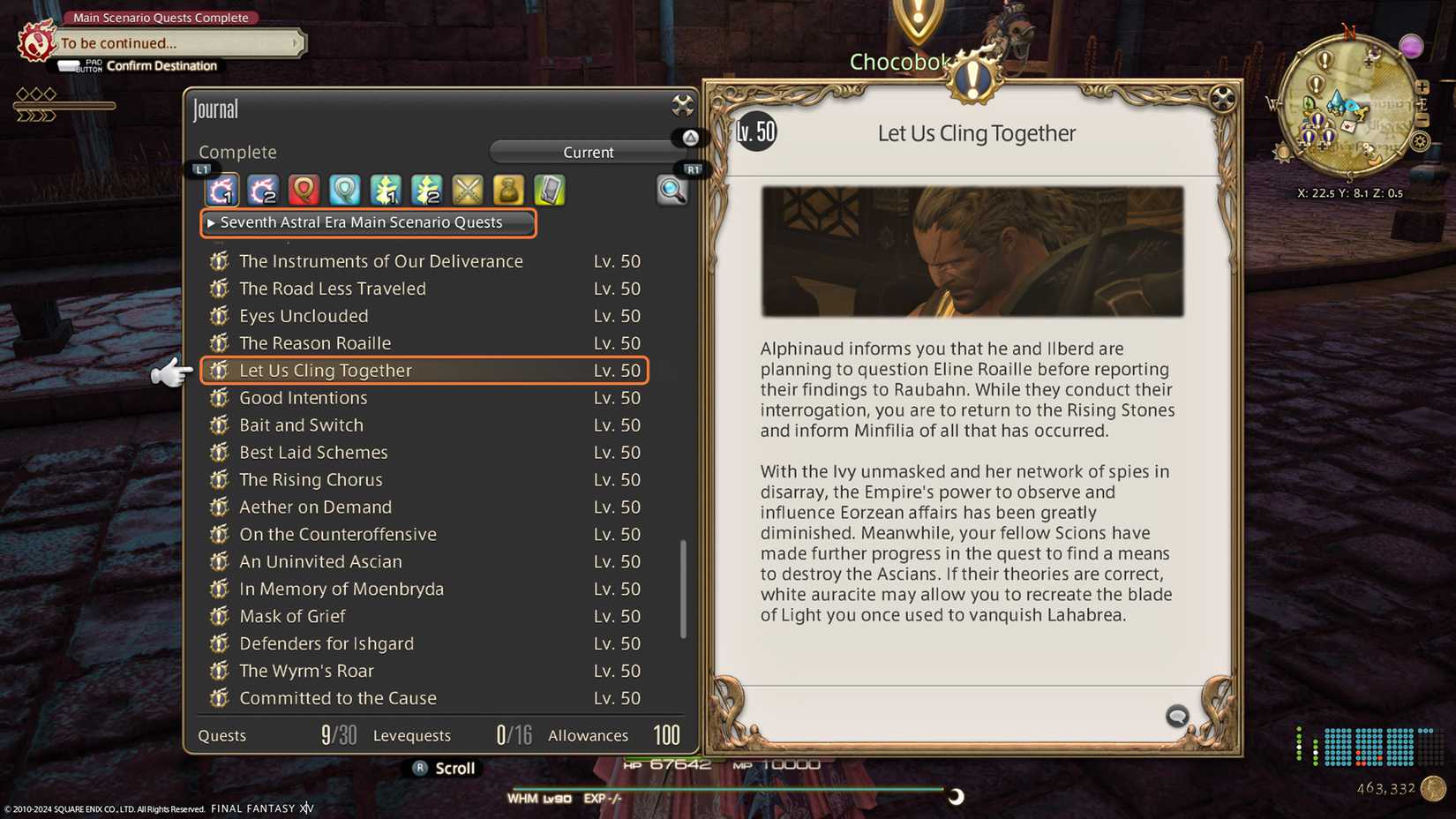
Task: Toggle the Complete quest view
Action: [x=237, y=152]
